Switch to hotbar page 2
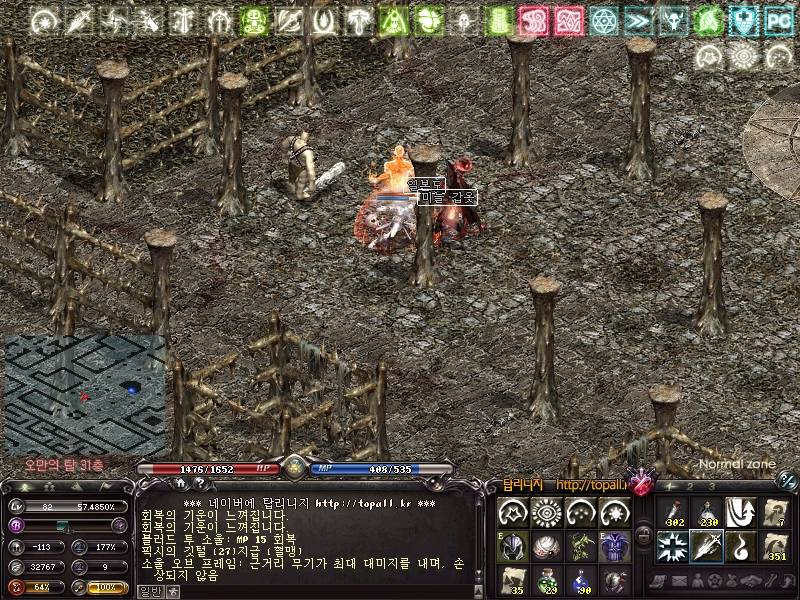The height and width of the screenshot is (600, 800). (688, 486)
